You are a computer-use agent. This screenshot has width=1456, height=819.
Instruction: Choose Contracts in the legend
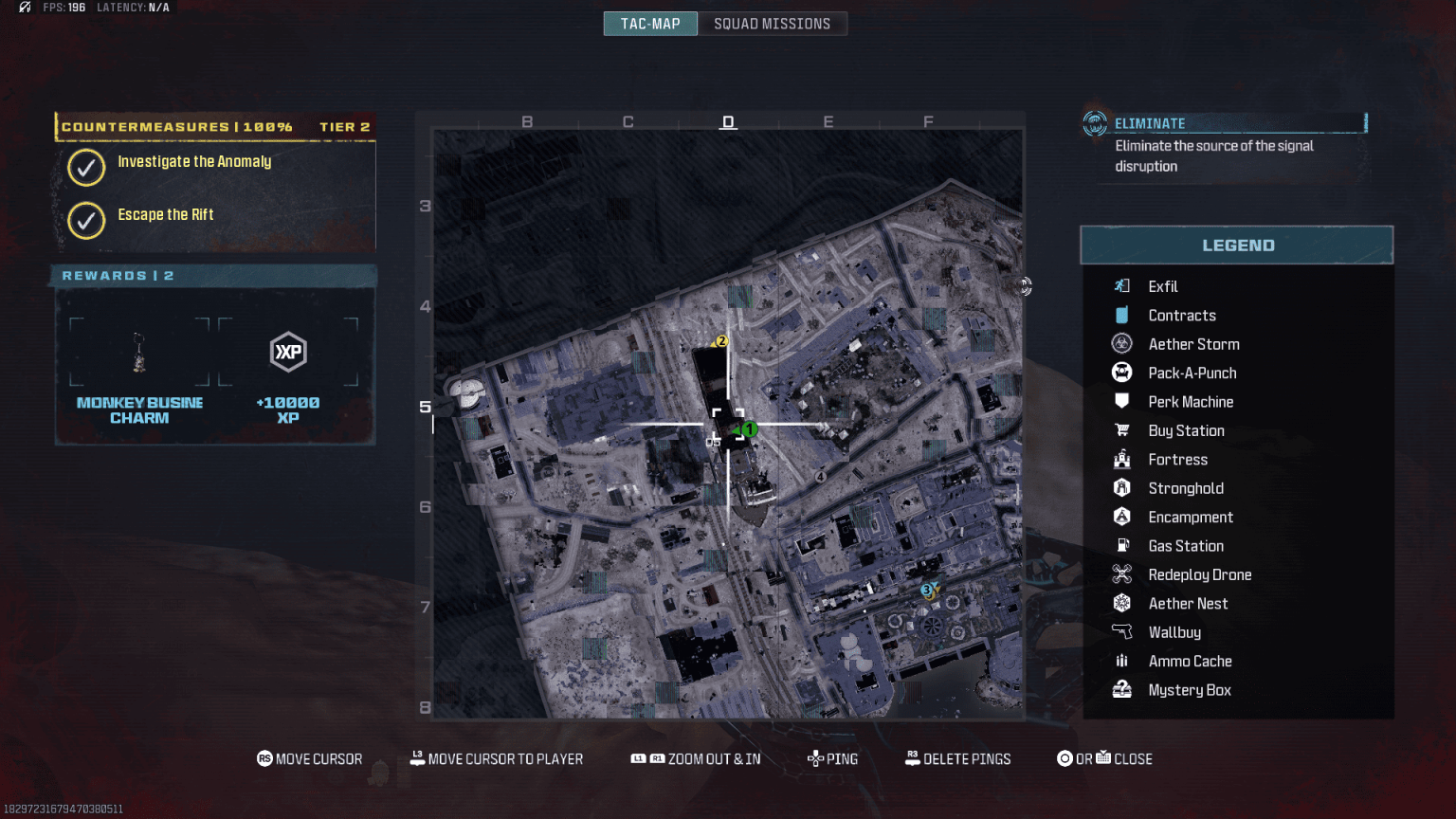click(1181, 316)
